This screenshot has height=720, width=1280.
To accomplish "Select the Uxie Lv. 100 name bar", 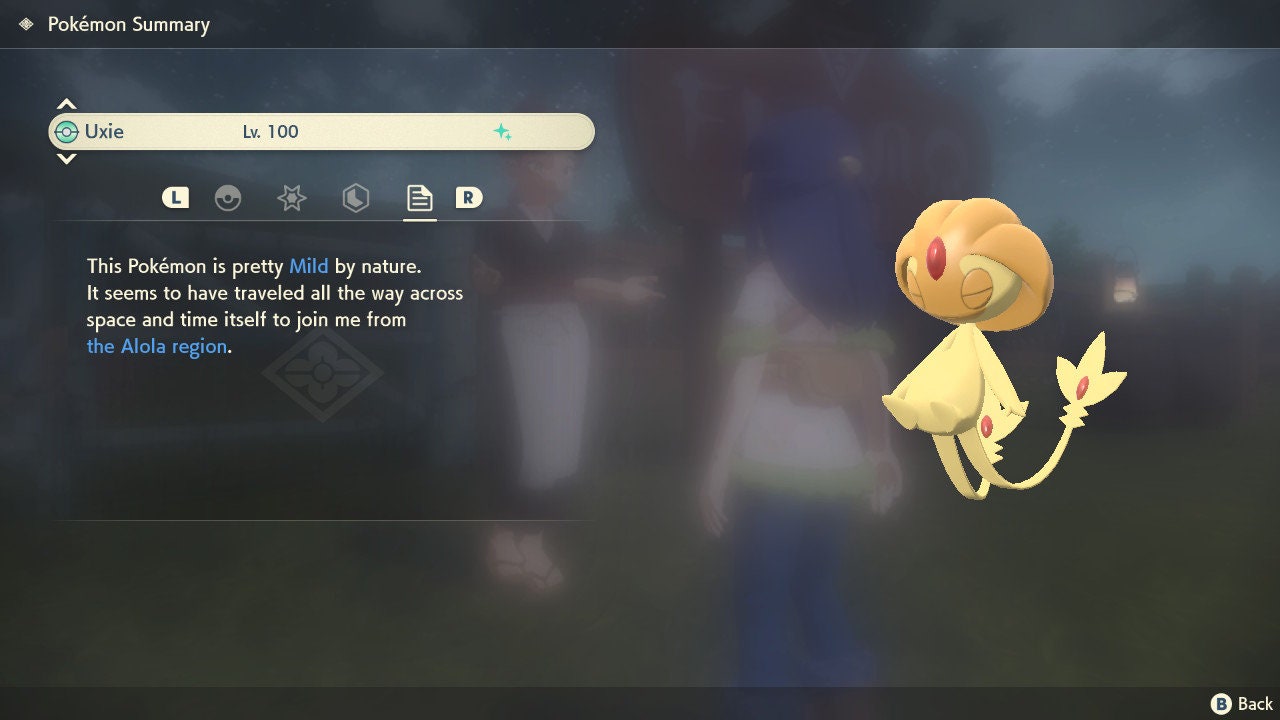I will [321, 132].
